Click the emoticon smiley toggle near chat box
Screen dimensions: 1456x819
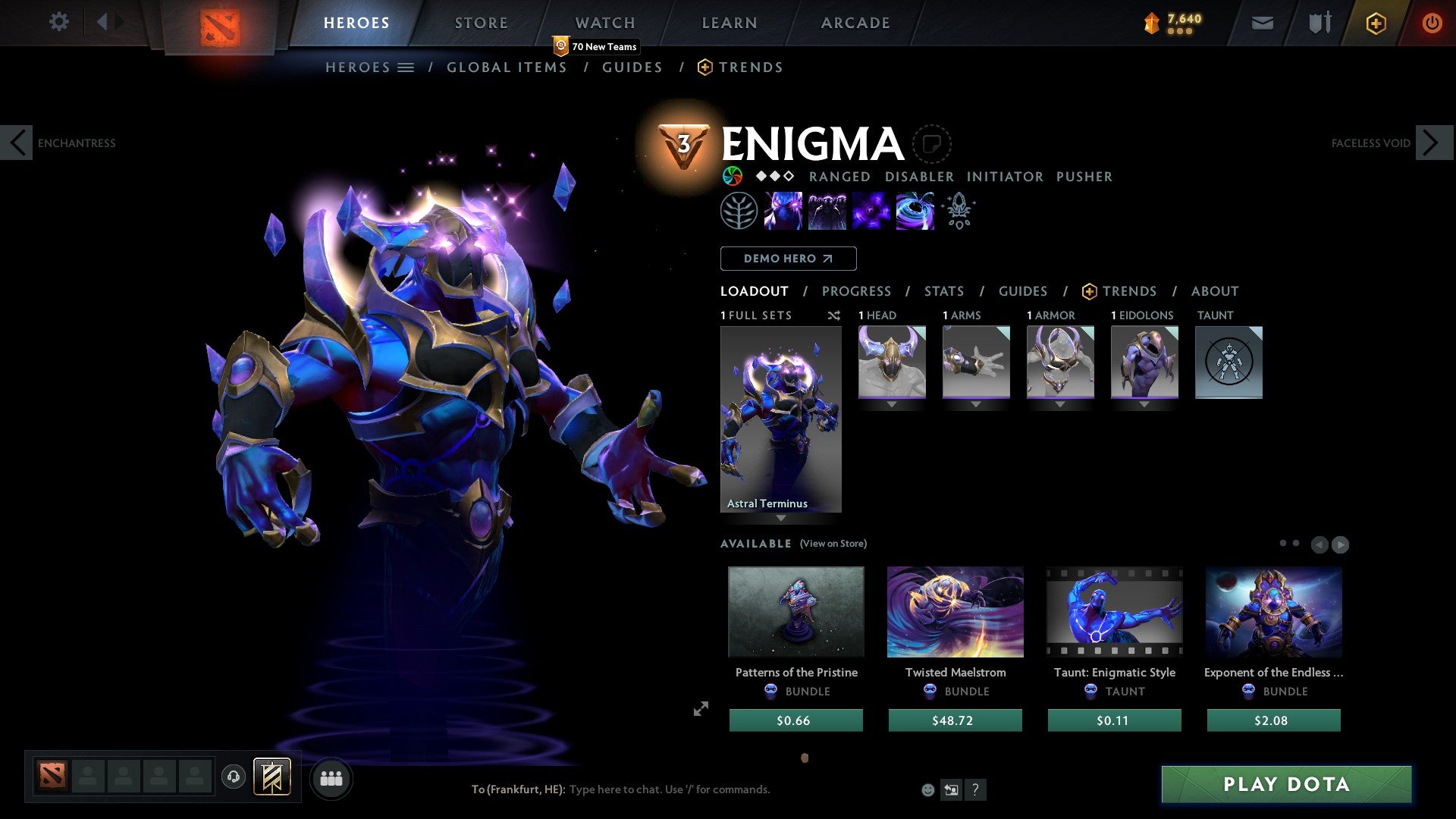pos(927,789)
